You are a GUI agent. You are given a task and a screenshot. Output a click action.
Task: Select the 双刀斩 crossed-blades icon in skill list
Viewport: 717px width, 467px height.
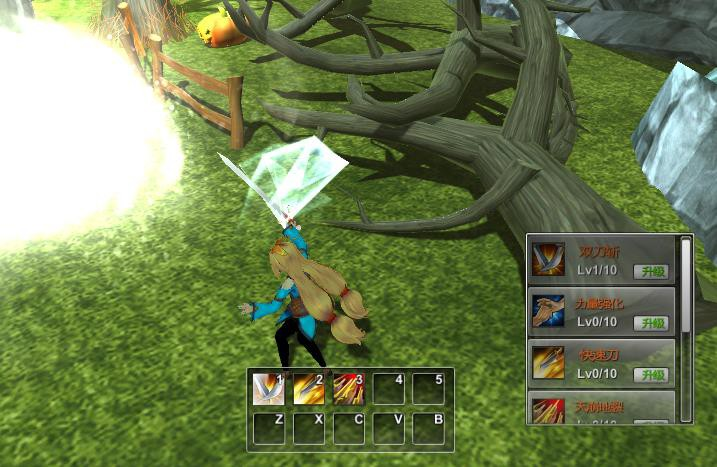(x=548, y=260)
